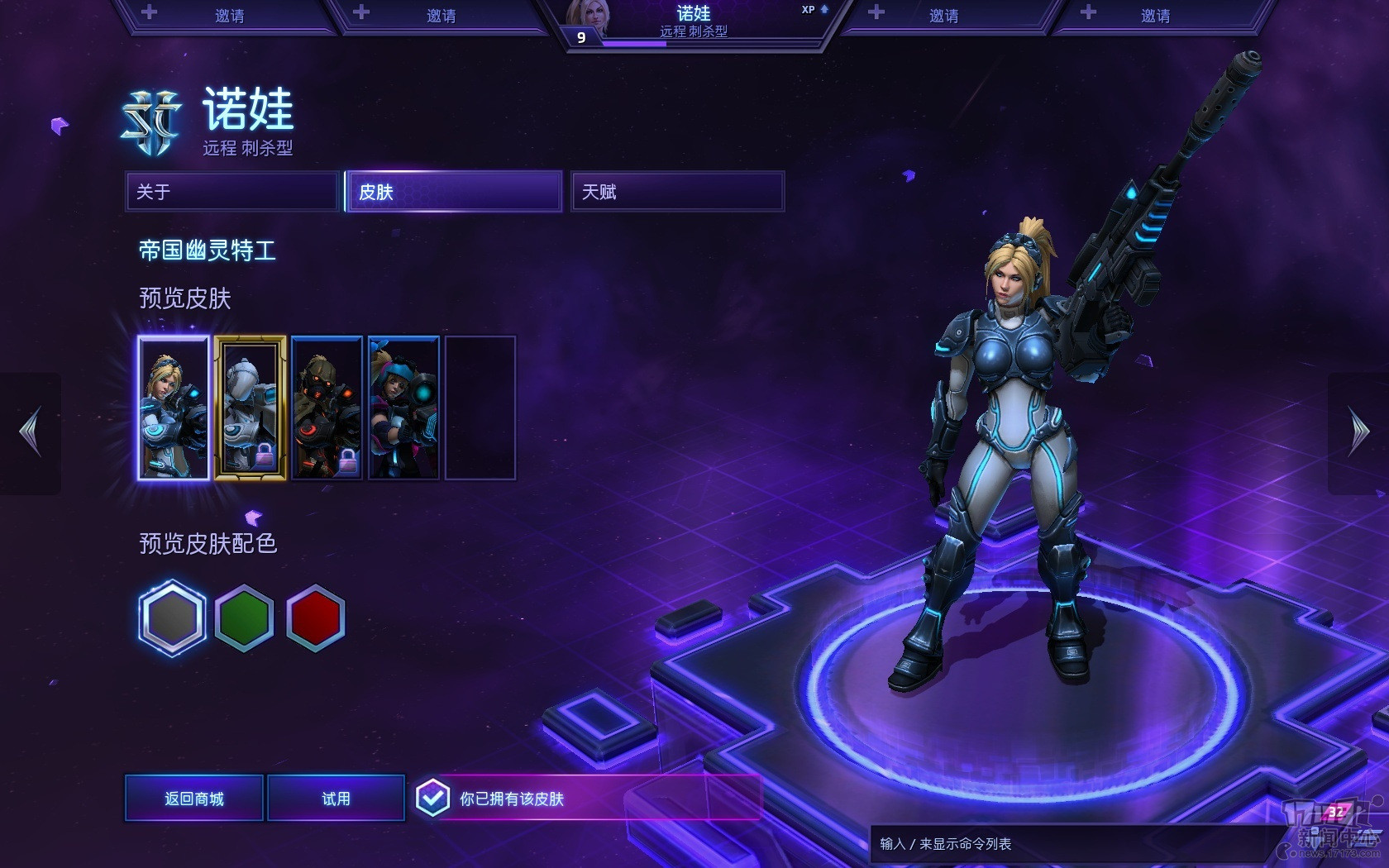Show the previous hero with left arrow
Viewport: 1389px width, 868px height.
coord(31,432)
